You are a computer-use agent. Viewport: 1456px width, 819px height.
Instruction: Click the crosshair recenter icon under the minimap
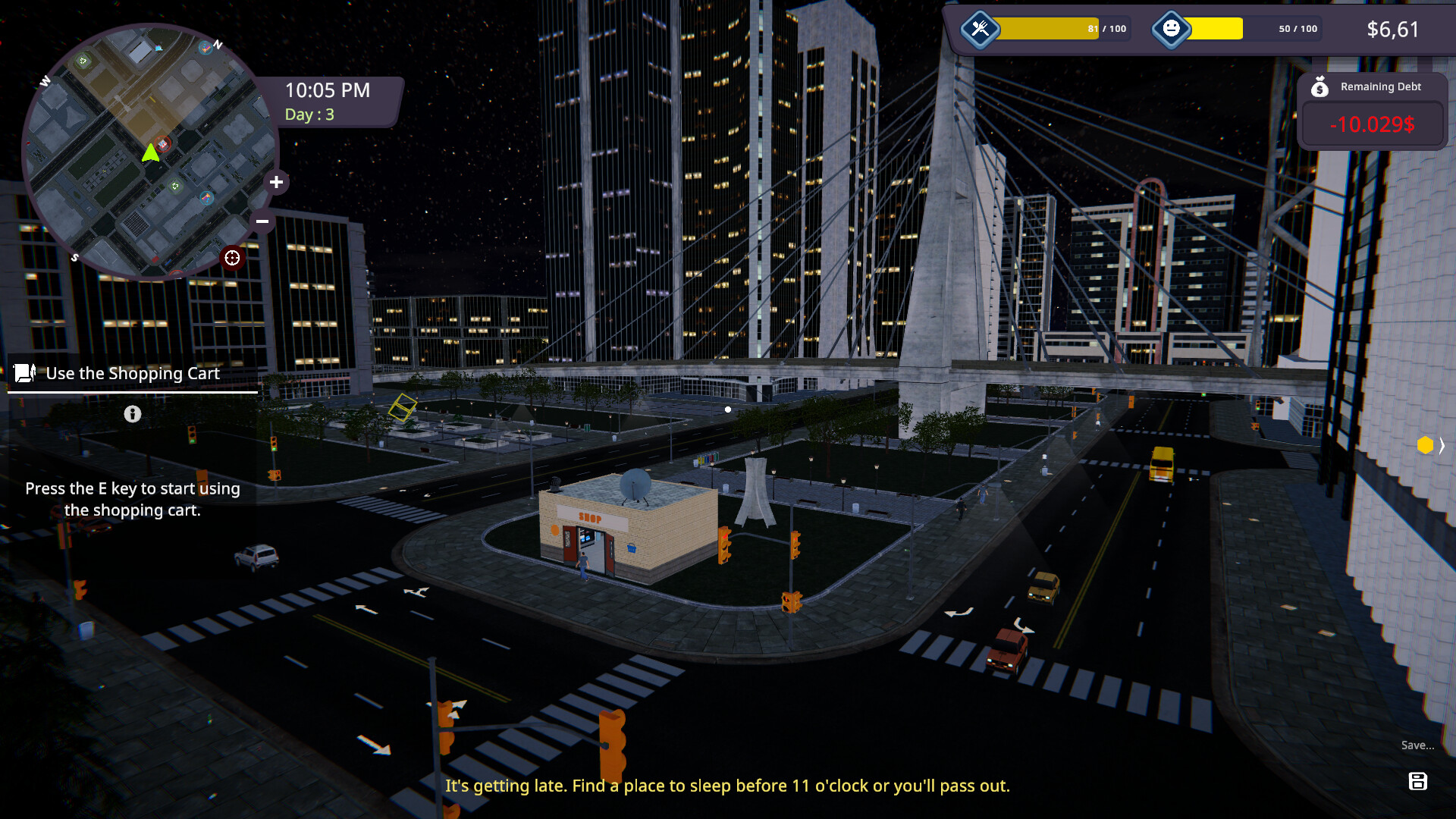[232, 258]
